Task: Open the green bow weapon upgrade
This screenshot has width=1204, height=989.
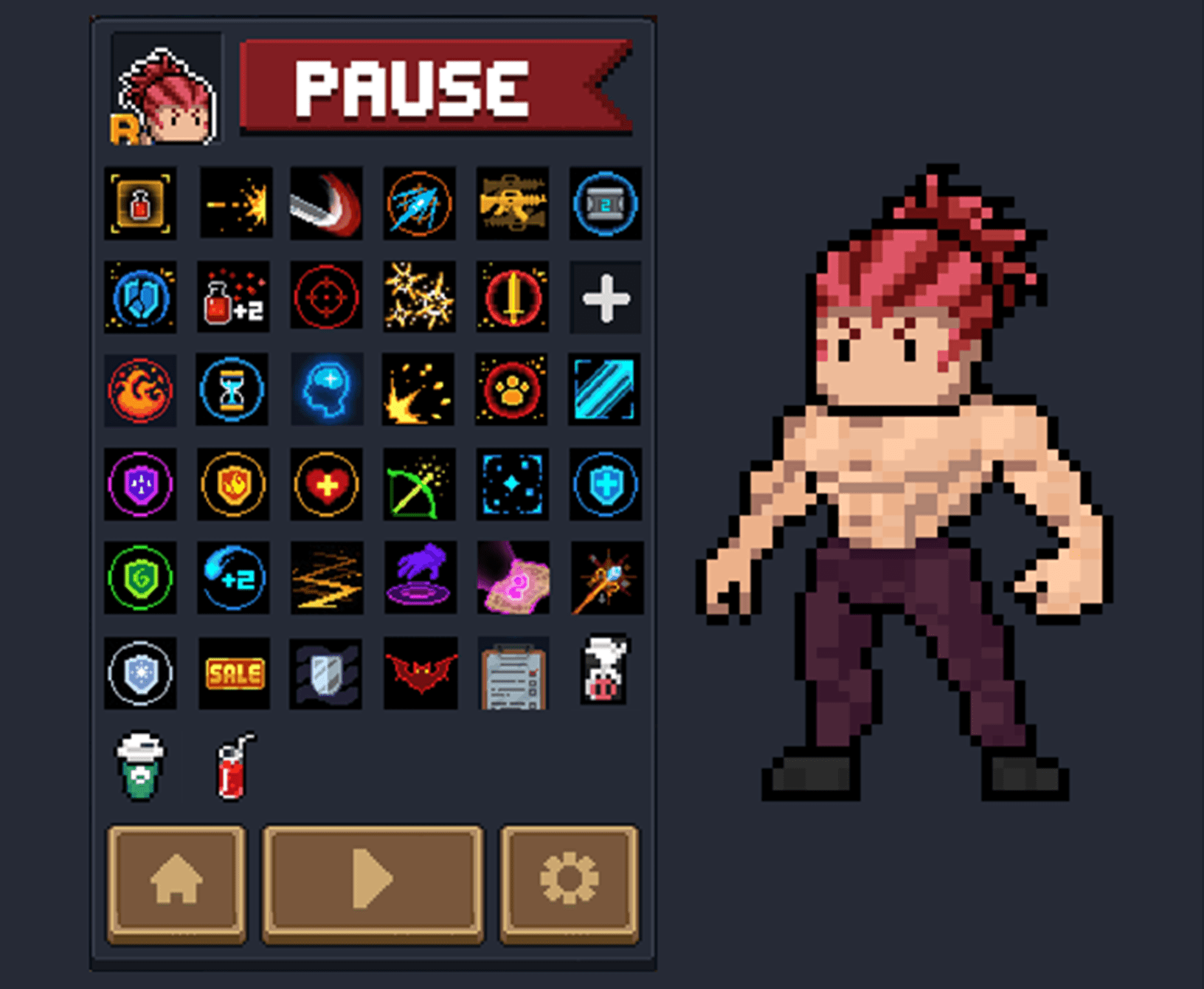Action: click(419, 485)
